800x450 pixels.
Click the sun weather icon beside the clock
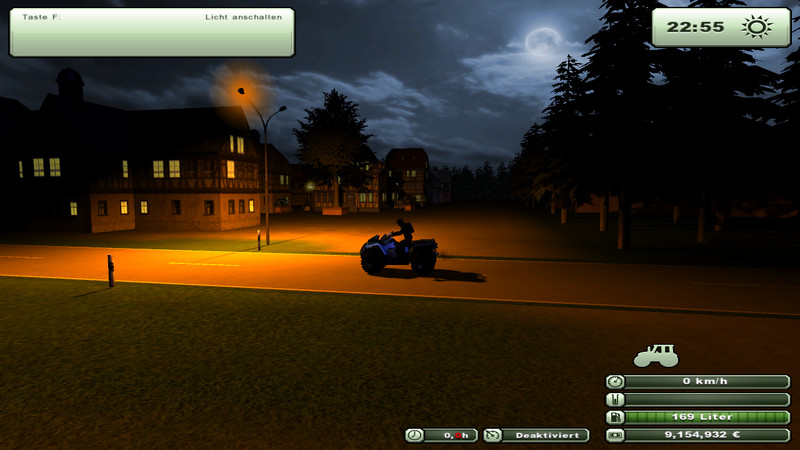click(x=754, y=27)
